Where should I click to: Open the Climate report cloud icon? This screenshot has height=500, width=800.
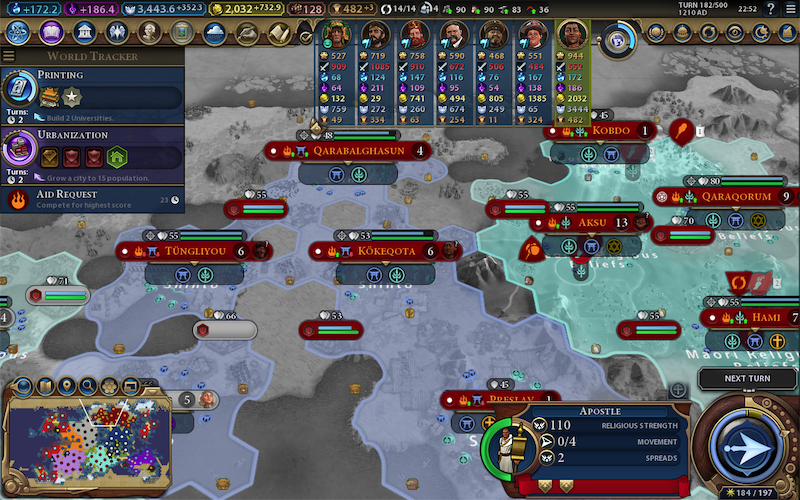pyautogui.click(x=214, y=32)
